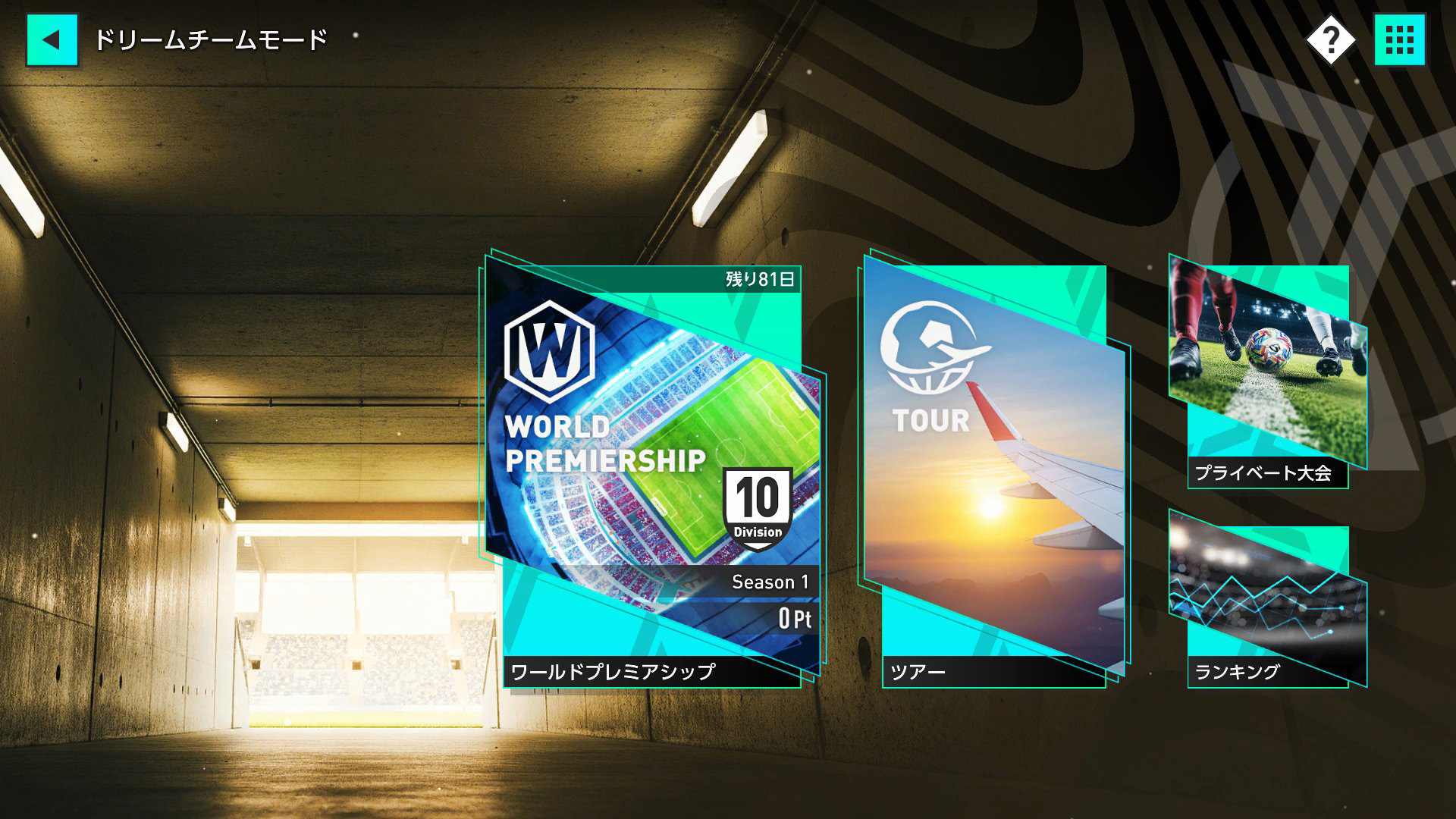The width and height of the screenshot is (1456, 819).
Task: Open the grid menu icon
Action: (x=1399, y=39)
